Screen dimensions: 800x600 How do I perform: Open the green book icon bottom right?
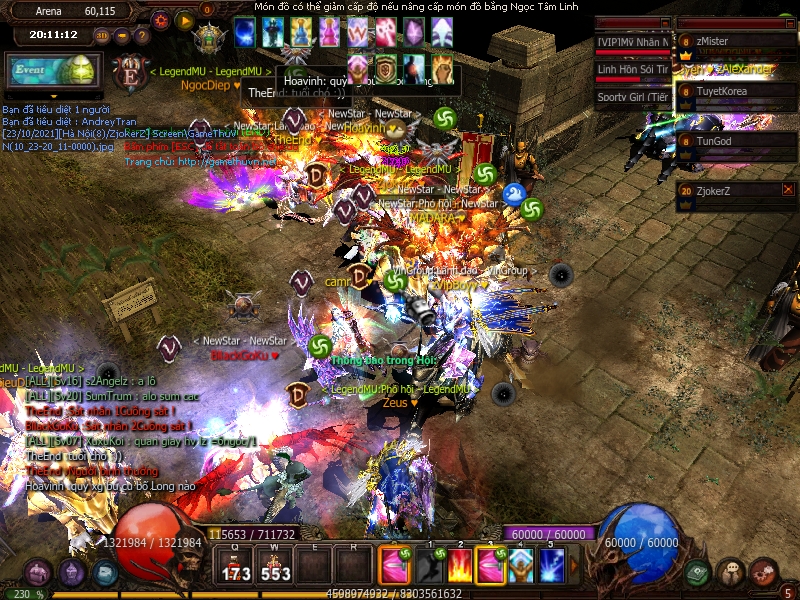pyautogui.click(x=697, y=573)
